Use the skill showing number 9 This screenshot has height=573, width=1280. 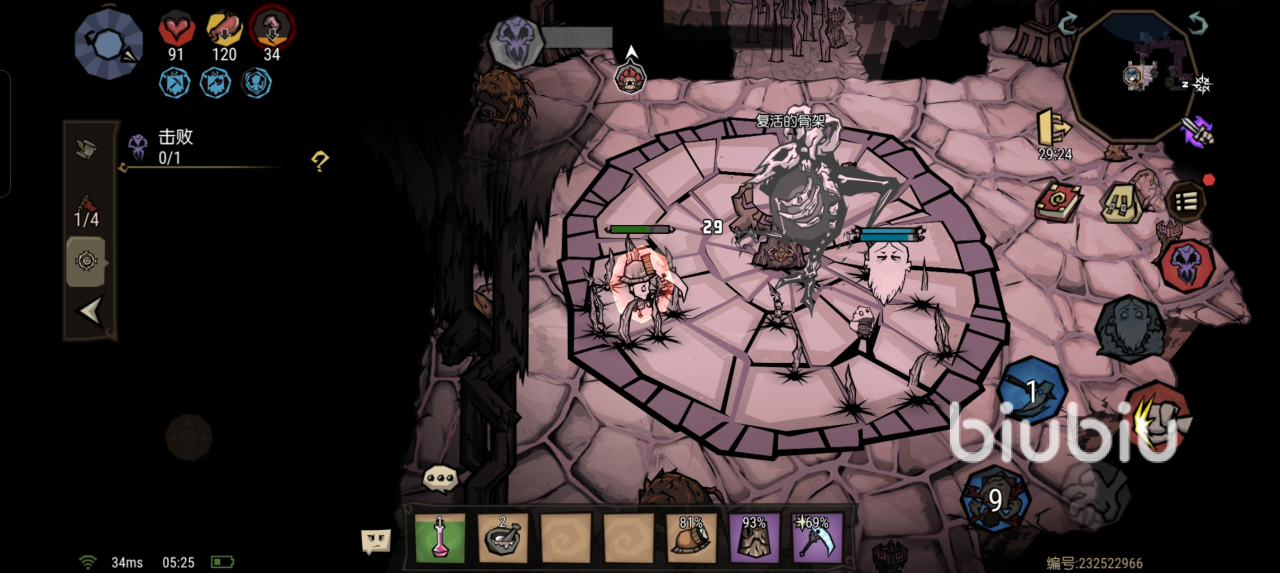995,498
